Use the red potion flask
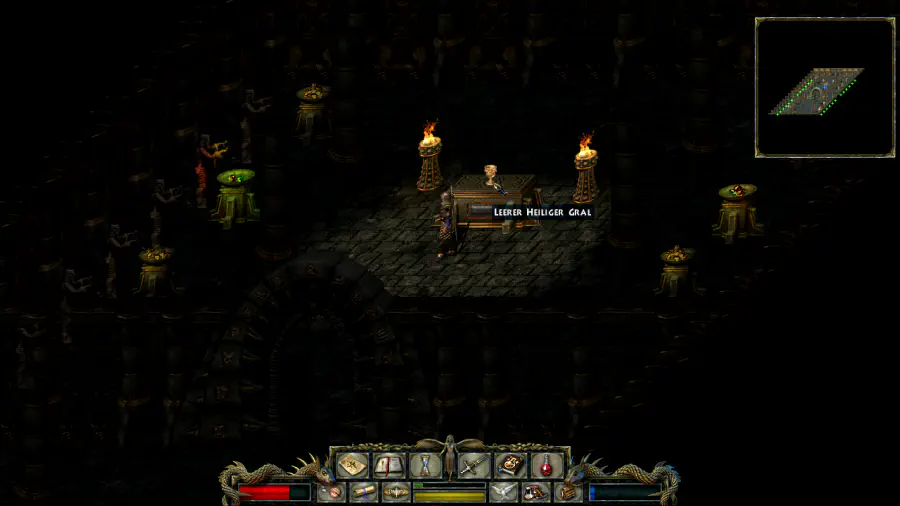The height and width of the screenshot is (506, 900). click(546, 465)
